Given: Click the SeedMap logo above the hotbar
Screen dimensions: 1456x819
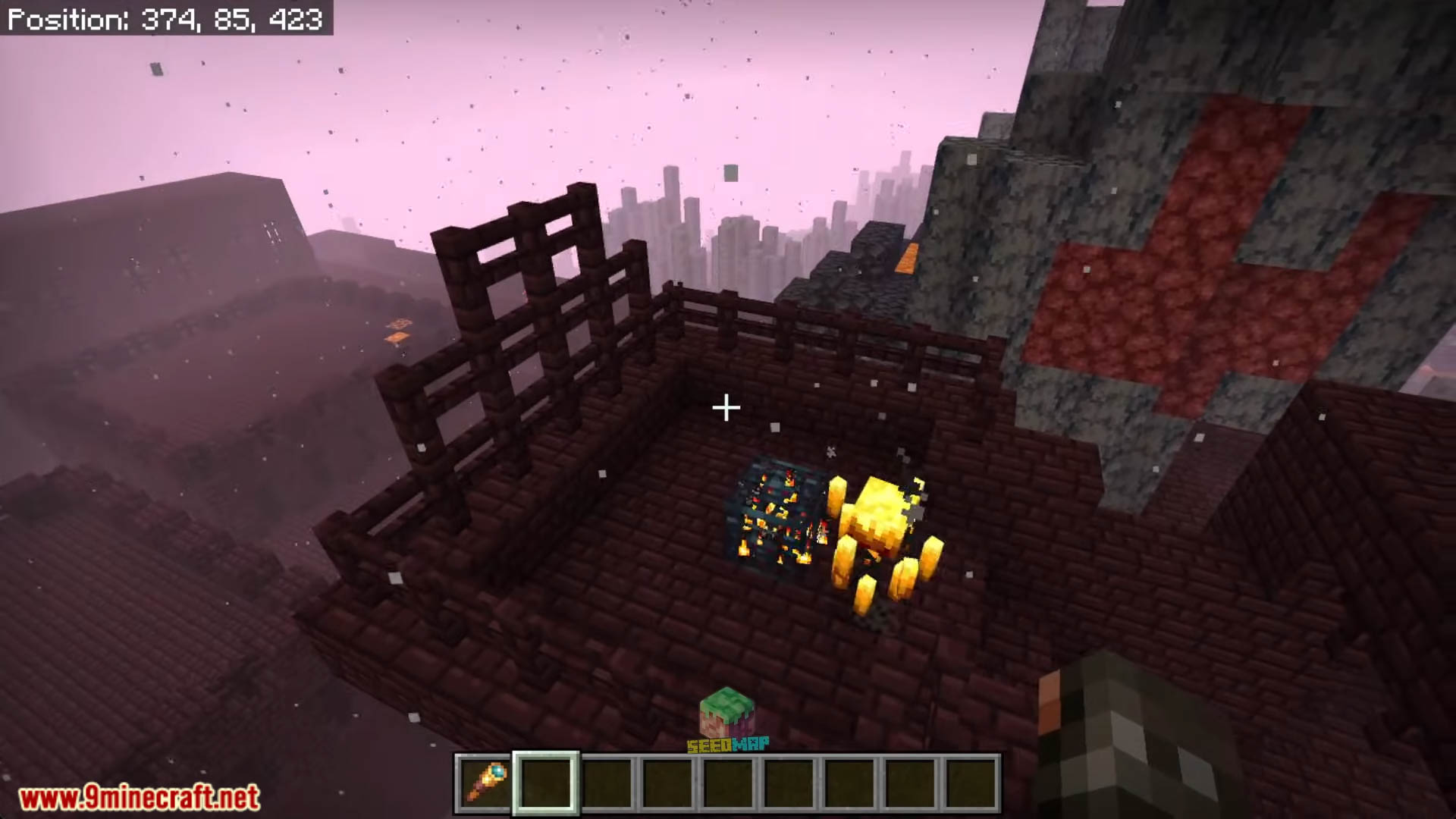Looking at the screenshot, I should click(x=728, y=721).
